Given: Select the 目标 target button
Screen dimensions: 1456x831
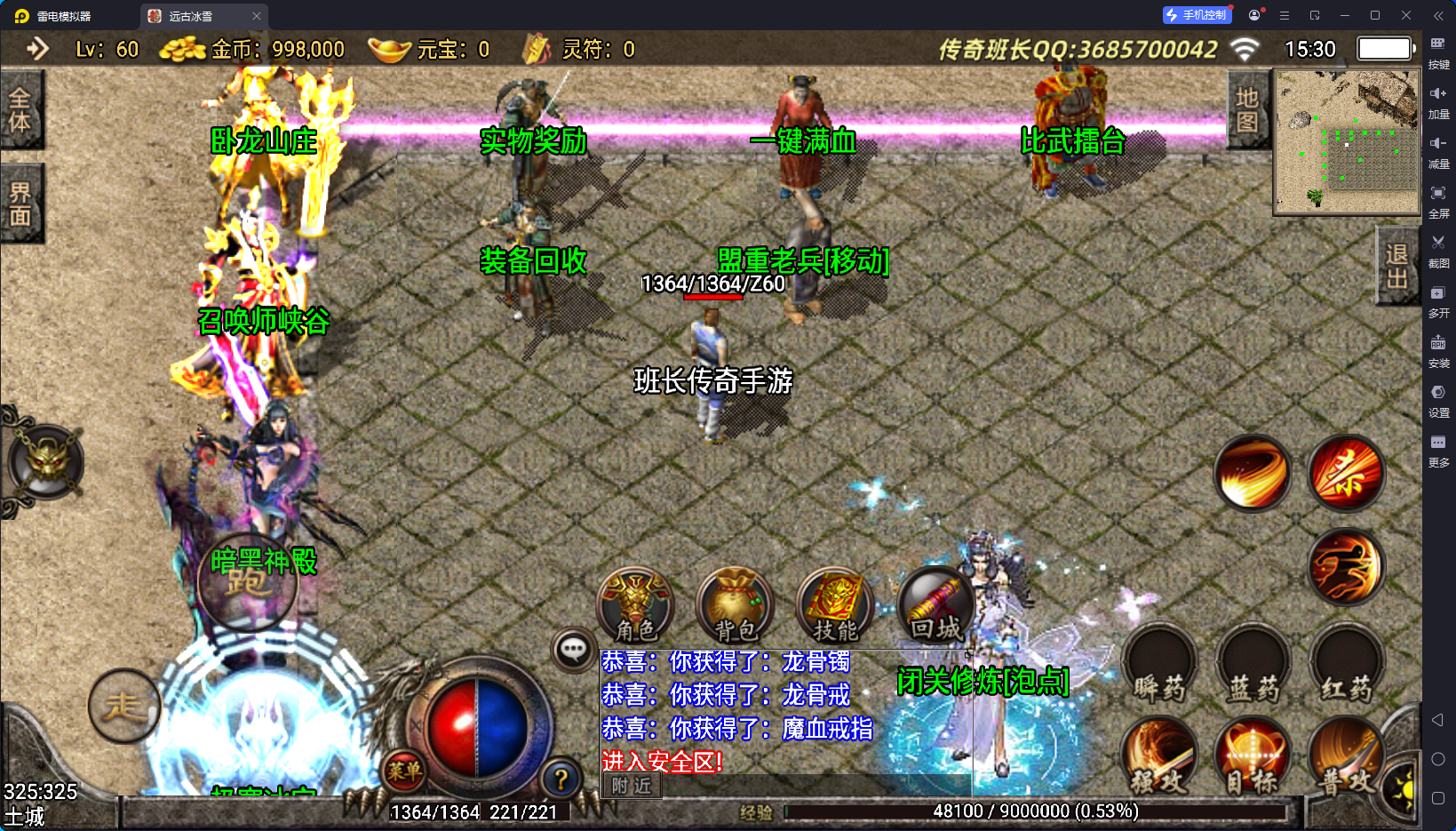Looking at the screenshot, I should pos(1253,757).
